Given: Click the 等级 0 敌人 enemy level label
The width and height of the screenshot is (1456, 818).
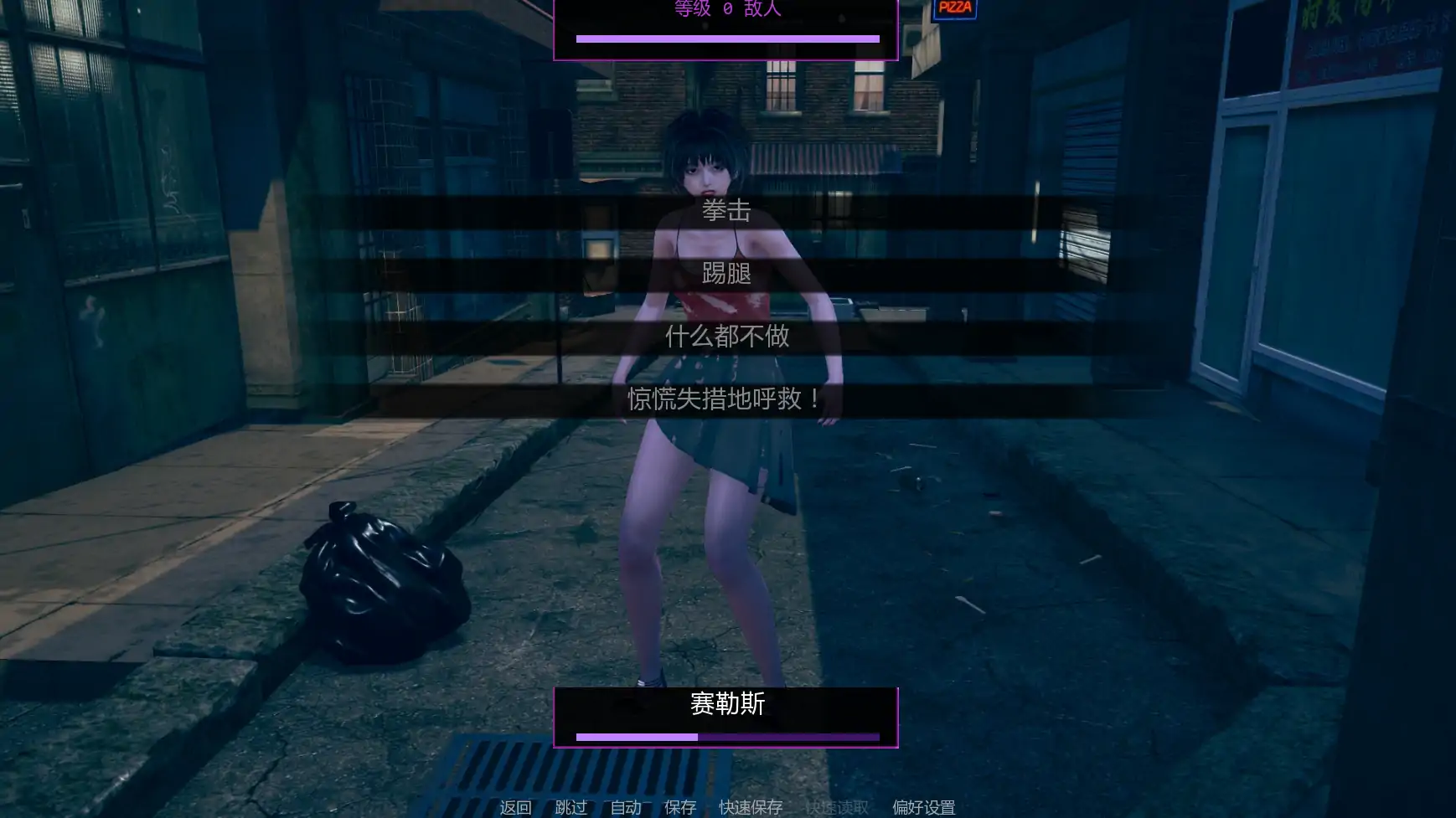Looking at the screenshot, I should 727,9.
